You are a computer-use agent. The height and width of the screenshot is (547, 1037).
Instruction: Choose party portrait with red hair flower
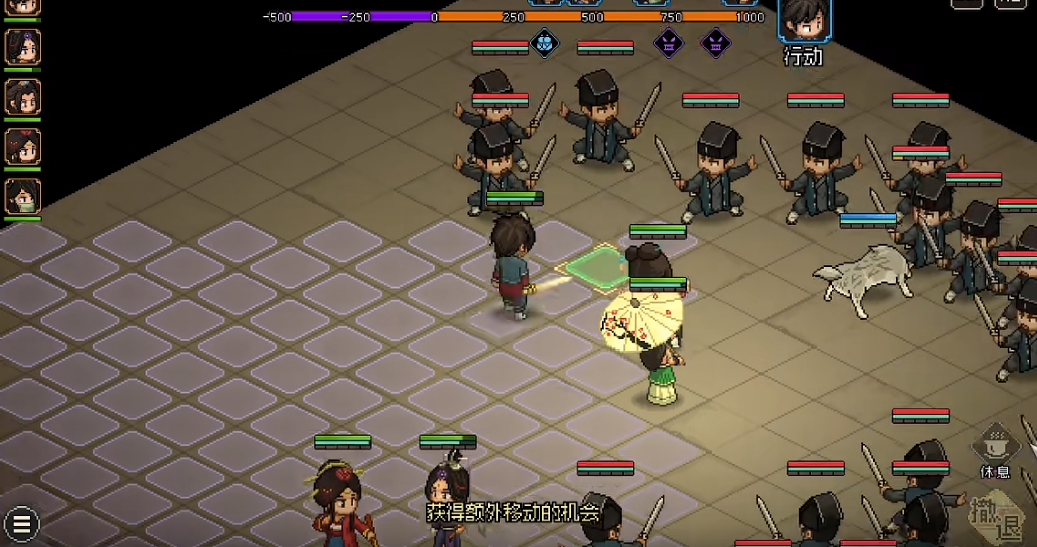click(x=22, y=147)
